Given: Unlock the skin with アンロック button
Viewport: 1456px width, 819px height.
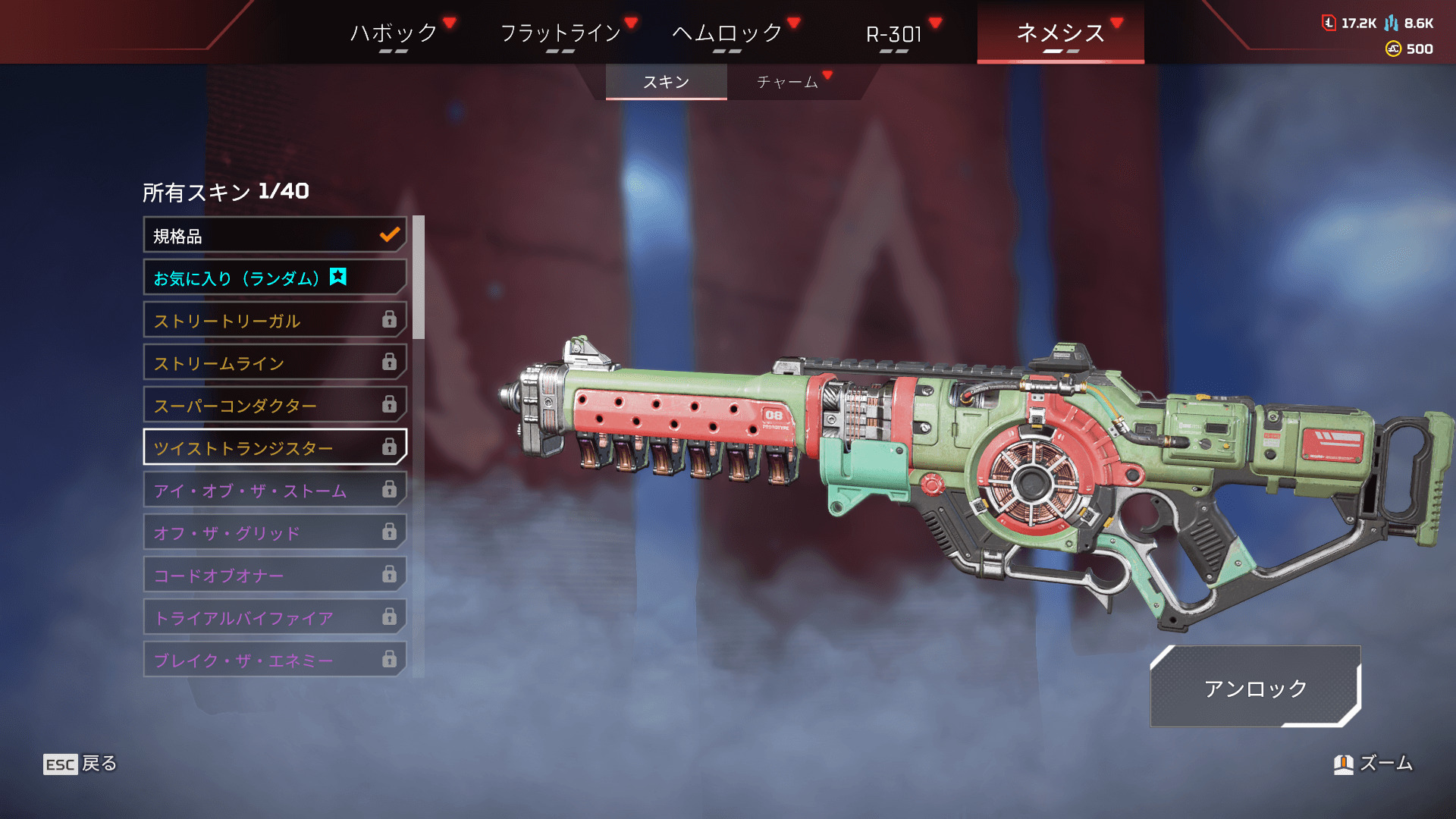Looking at the screenshot, I should coord(1255,688).
